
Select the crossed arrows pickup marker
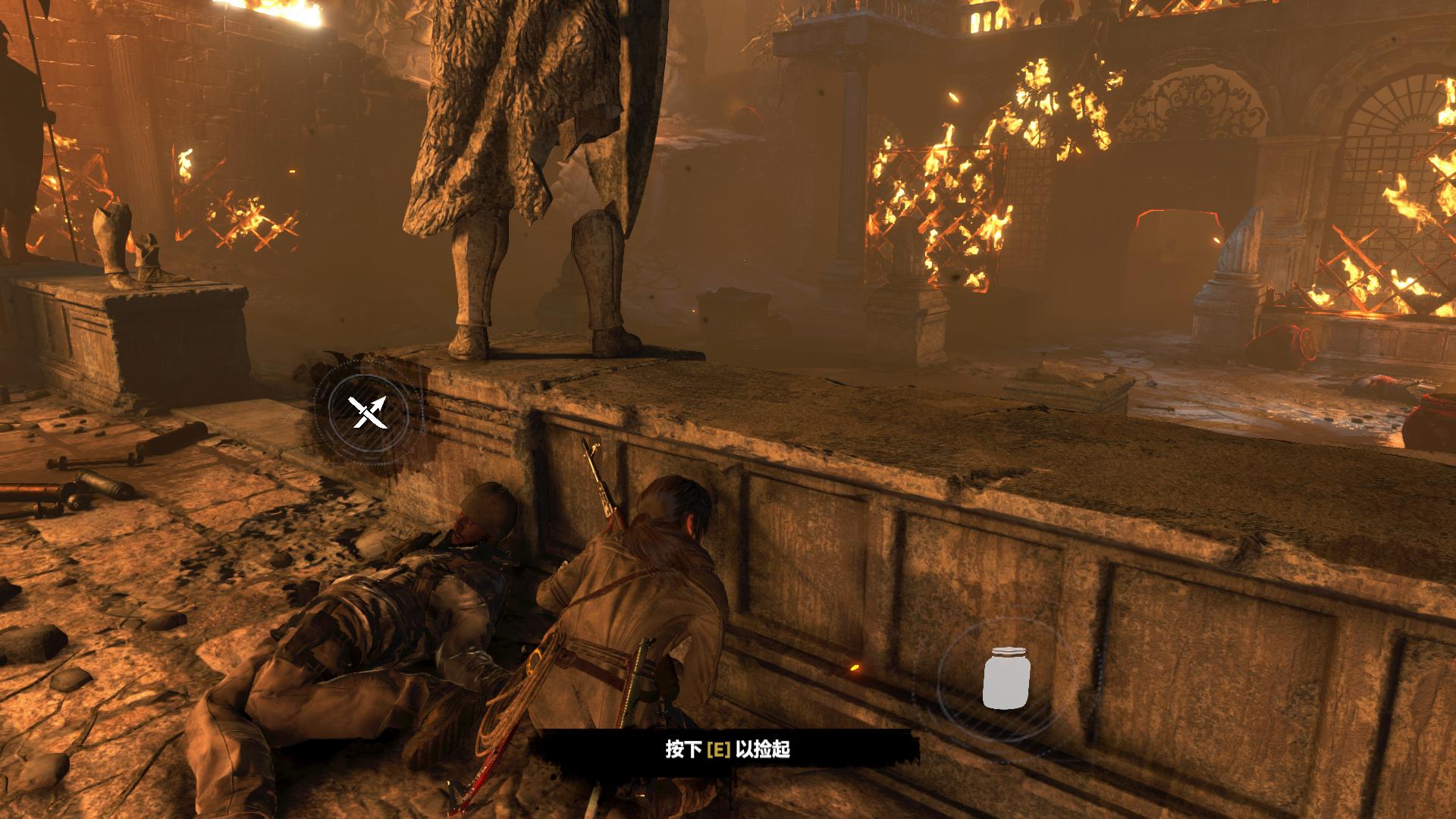point(368,413)
